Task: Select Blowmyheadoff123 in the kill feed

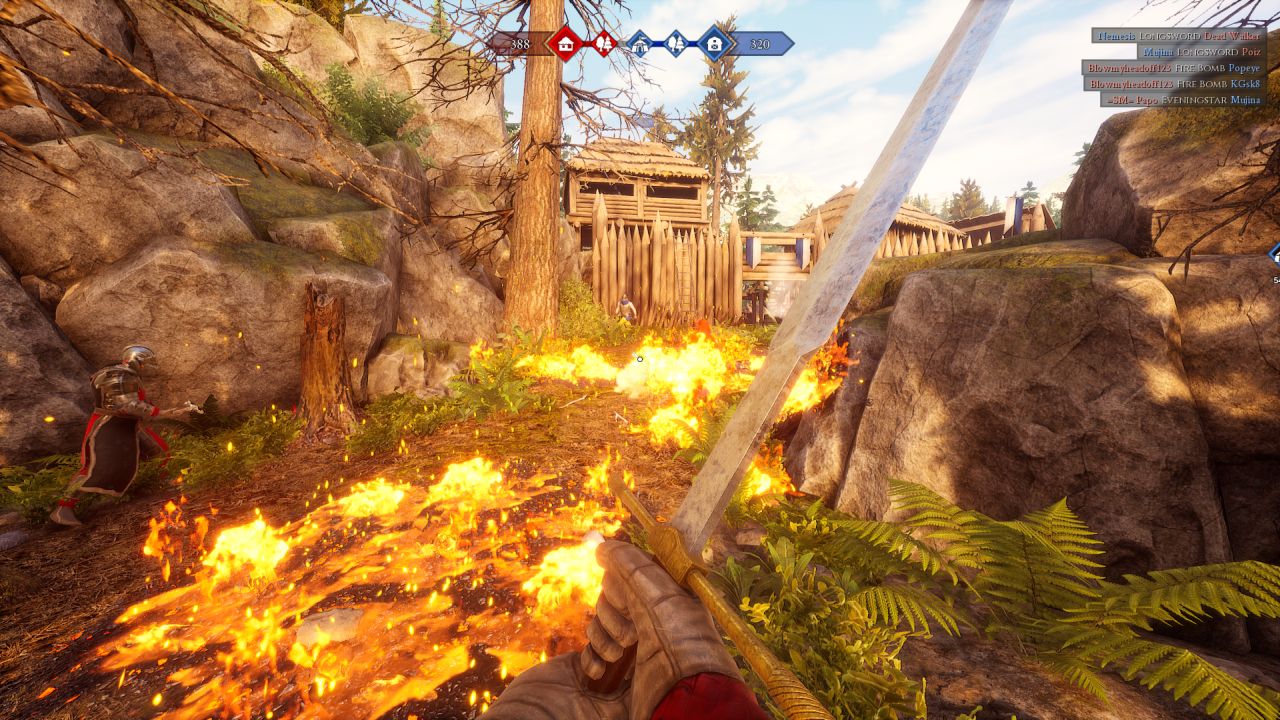Action: (x=1130, y=69)
